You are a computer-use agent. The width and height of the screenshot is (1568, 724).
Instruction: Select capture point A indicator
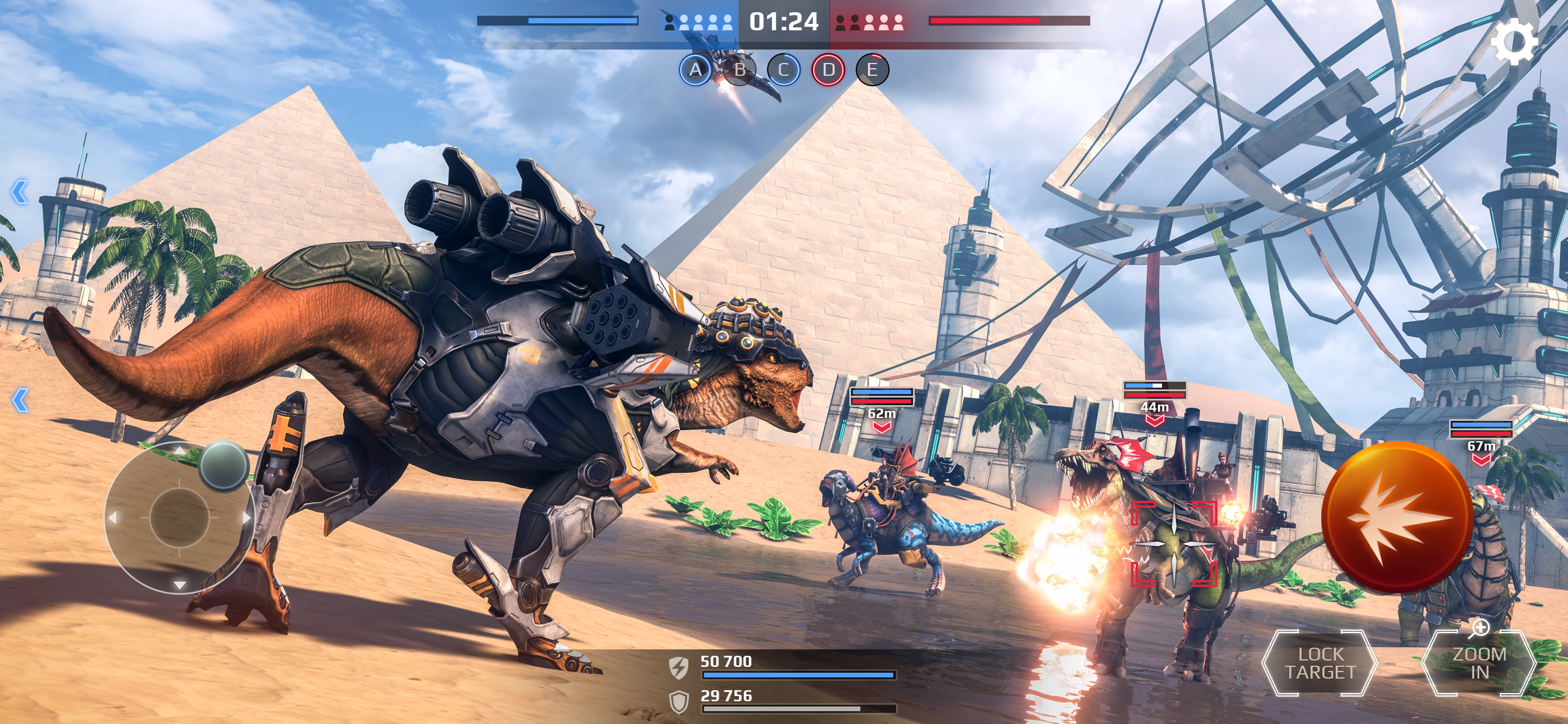point(695,70)
